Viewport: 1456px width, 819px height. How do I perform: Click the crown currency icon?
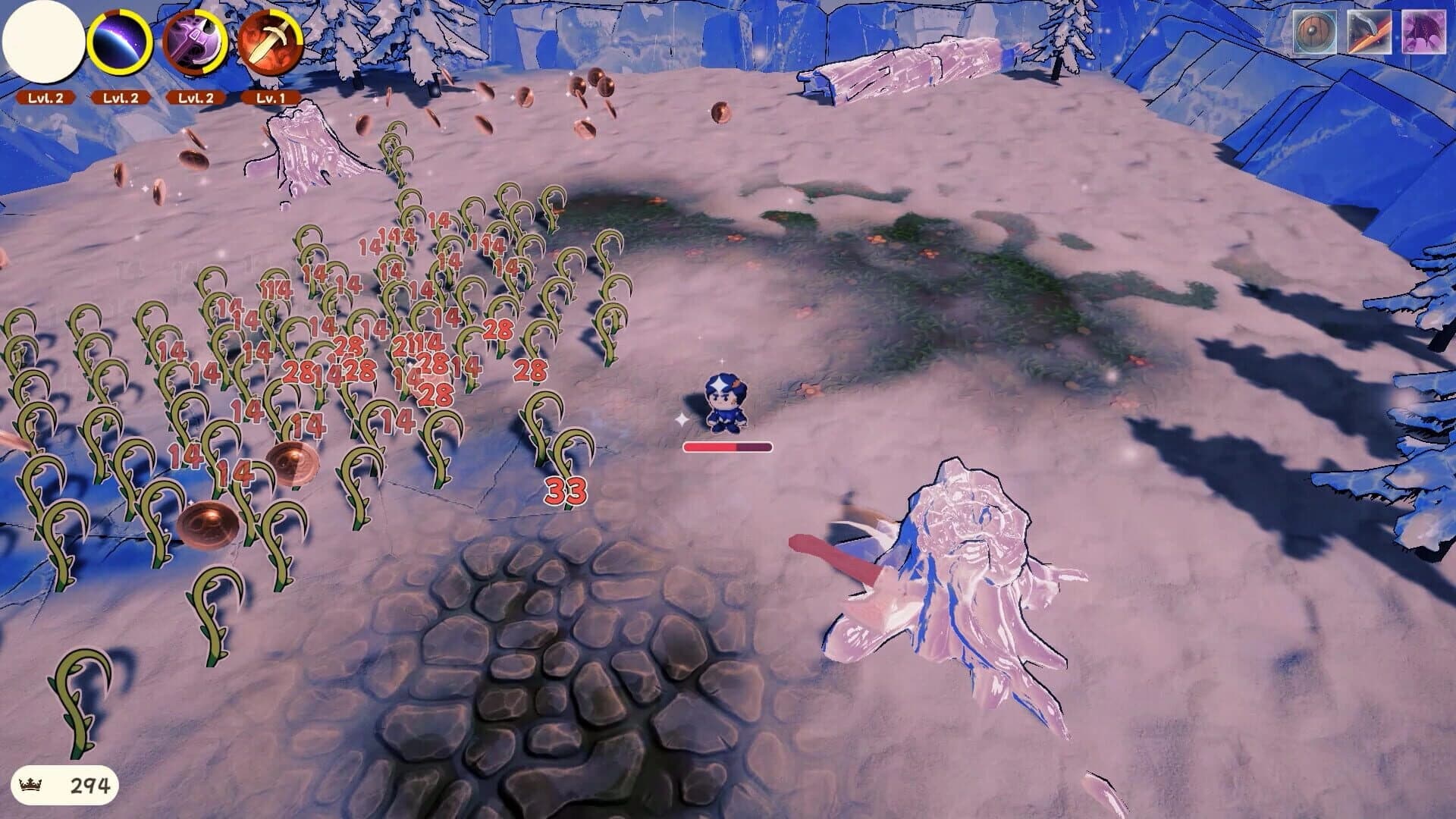pos(33,784)
